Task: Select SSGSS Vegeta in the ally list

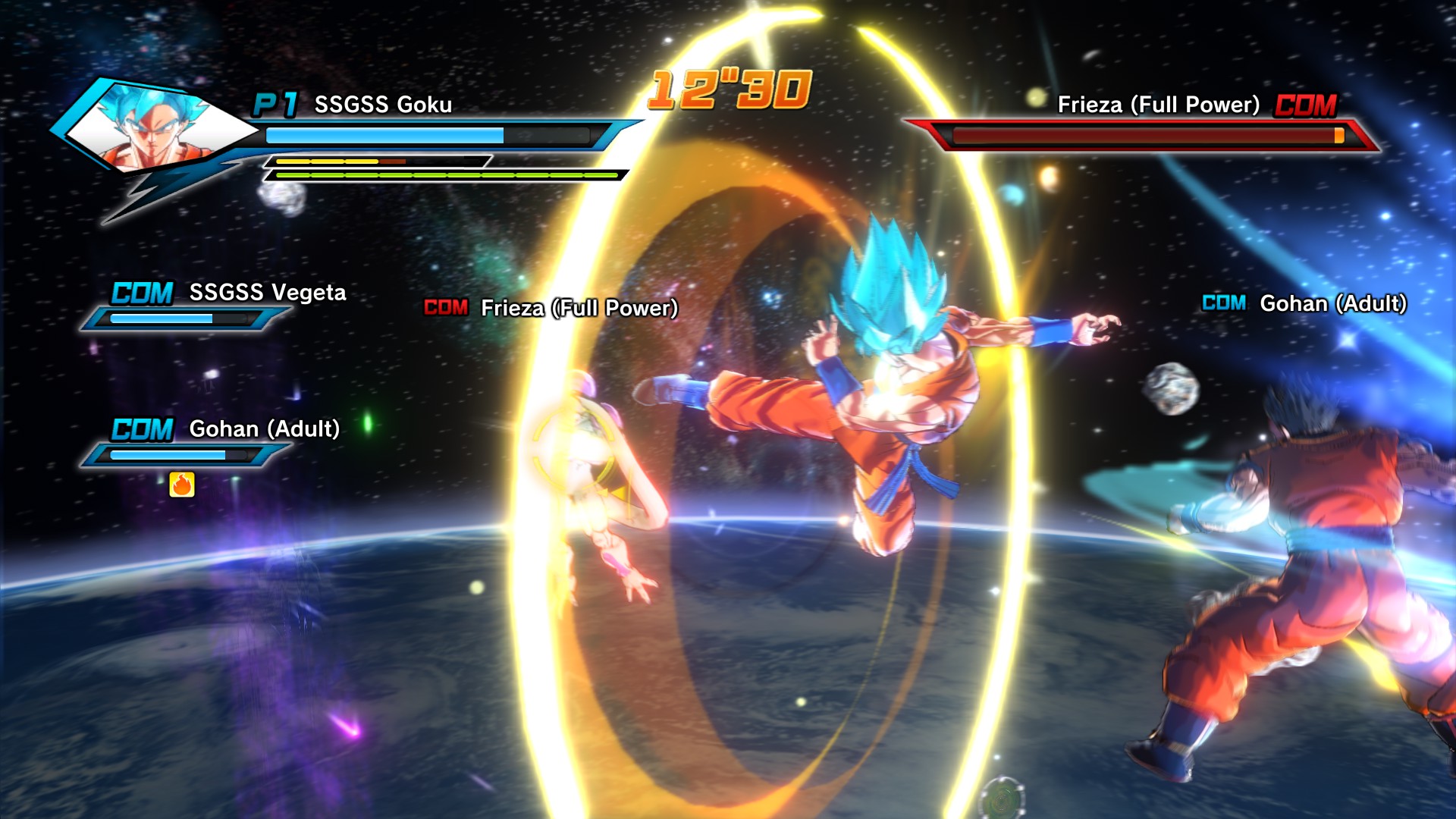Action: [x=267, y=293]
